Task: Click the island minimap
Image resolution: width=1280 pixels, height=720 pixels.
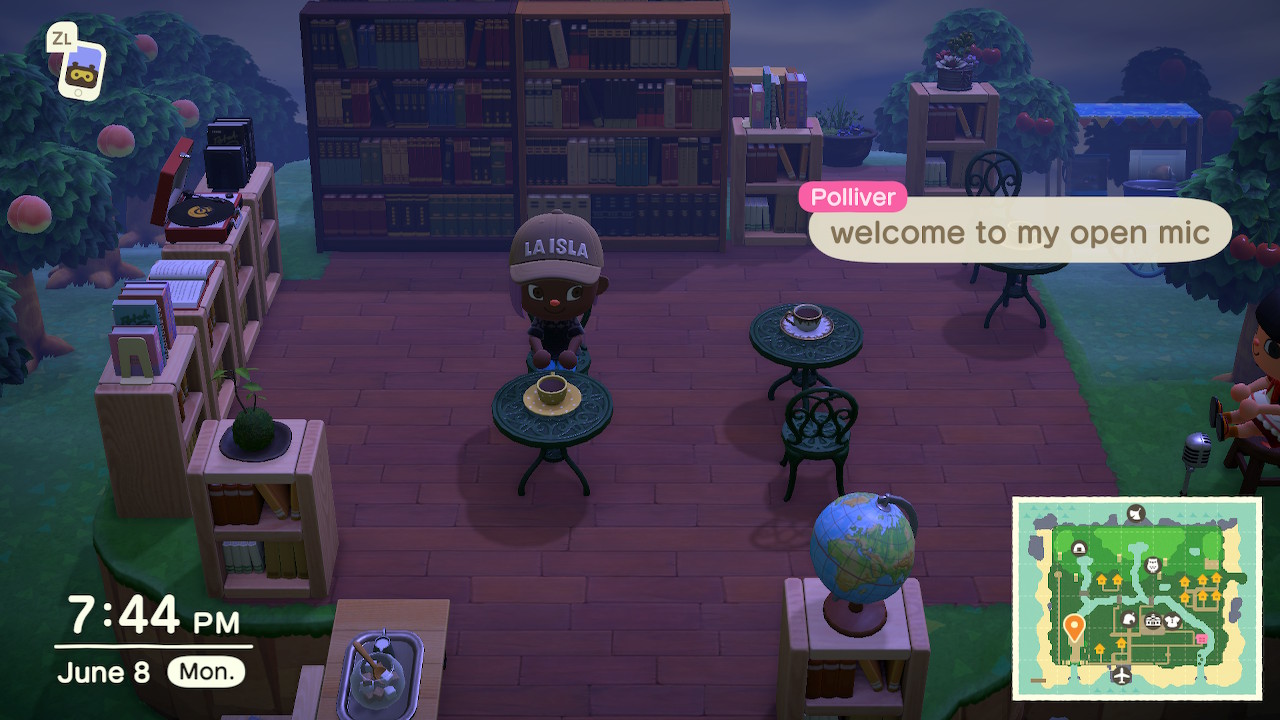Action: coord(1136,598)
